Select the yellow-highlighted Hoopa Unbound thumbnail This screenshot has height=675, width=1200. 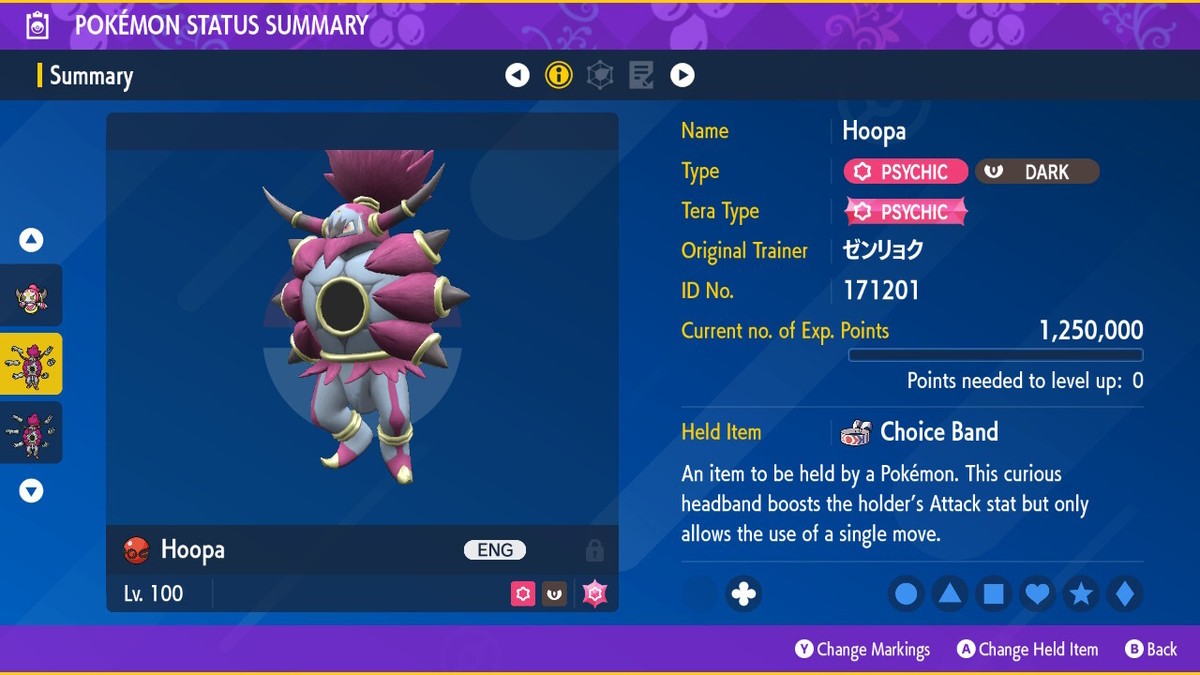[32, 364]
